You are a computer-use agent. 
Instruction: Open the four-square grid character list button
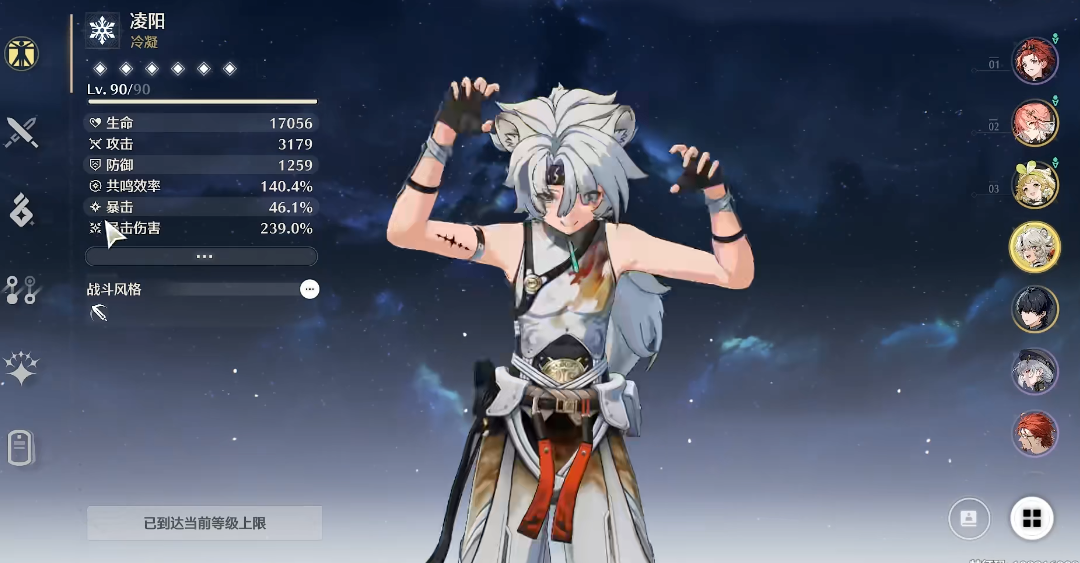(x=1032, y=518)
